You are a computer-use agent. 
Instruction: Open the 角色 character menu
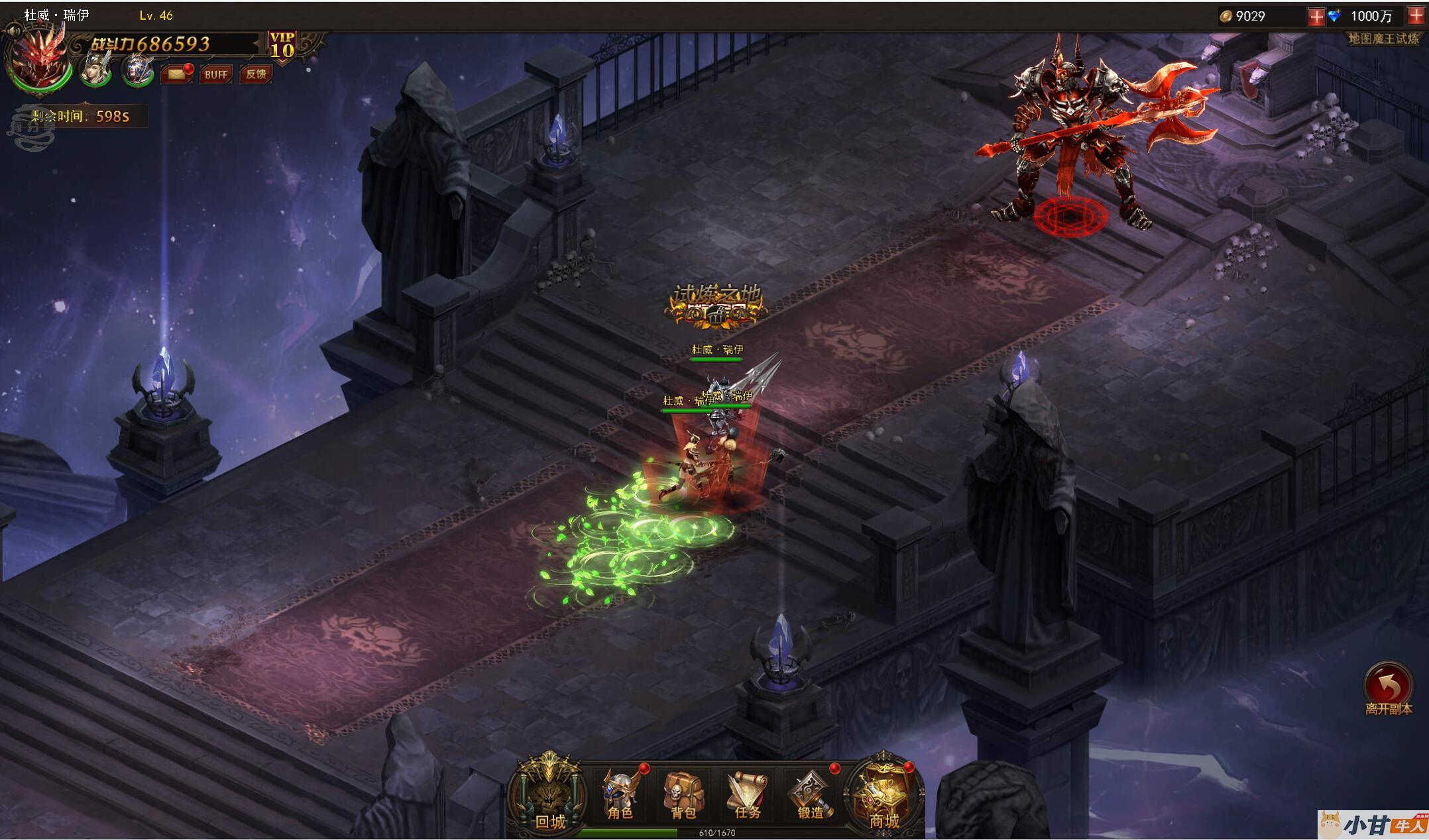(x=620, y=795)
